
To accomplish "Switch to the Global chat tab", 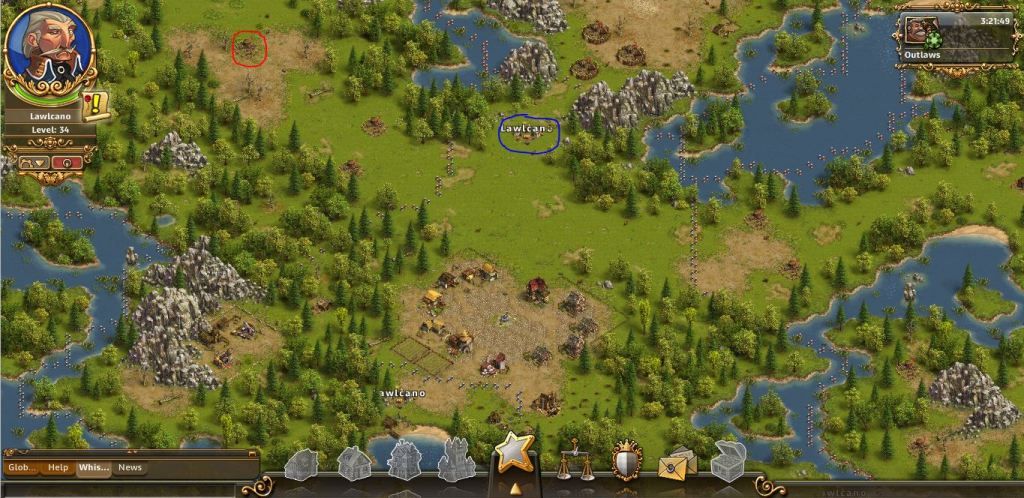I will [22, 467].
